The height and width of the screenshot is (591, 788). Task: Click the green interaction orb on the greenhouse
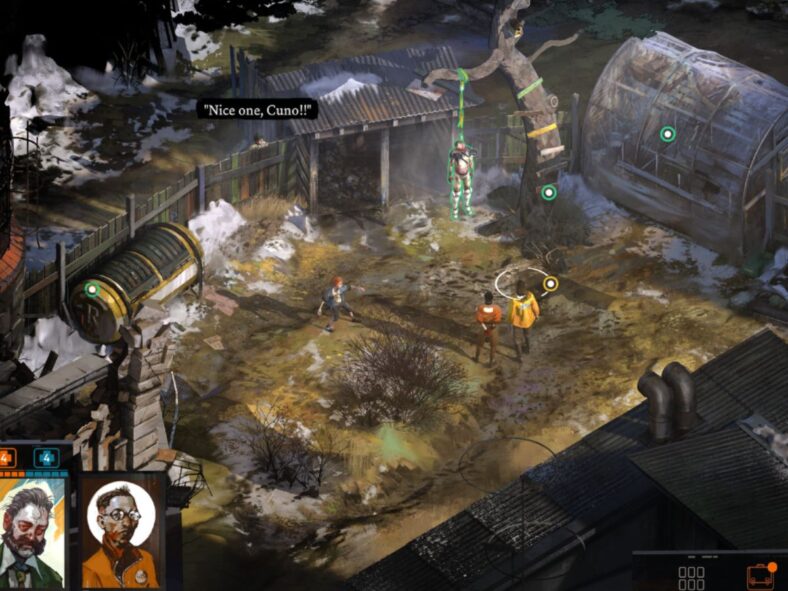coord(667,133)
